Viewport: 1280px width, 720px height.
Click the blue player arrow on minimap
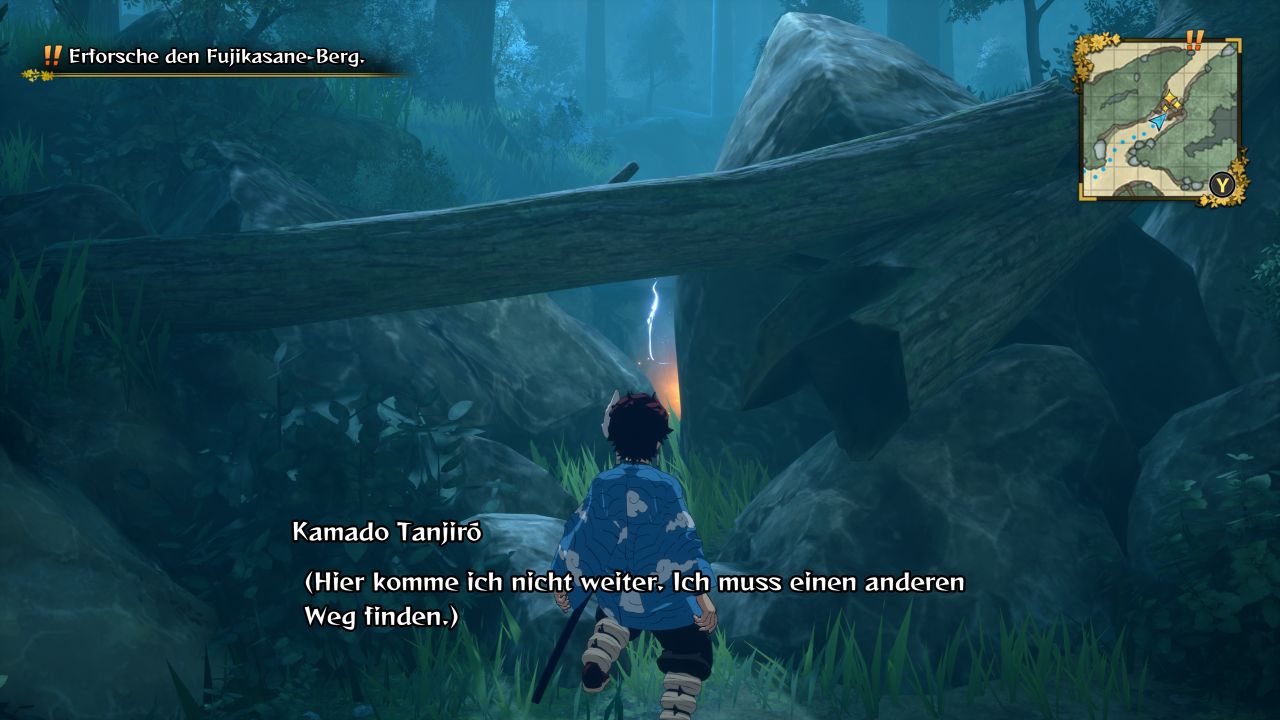(x=1158, y=121)
